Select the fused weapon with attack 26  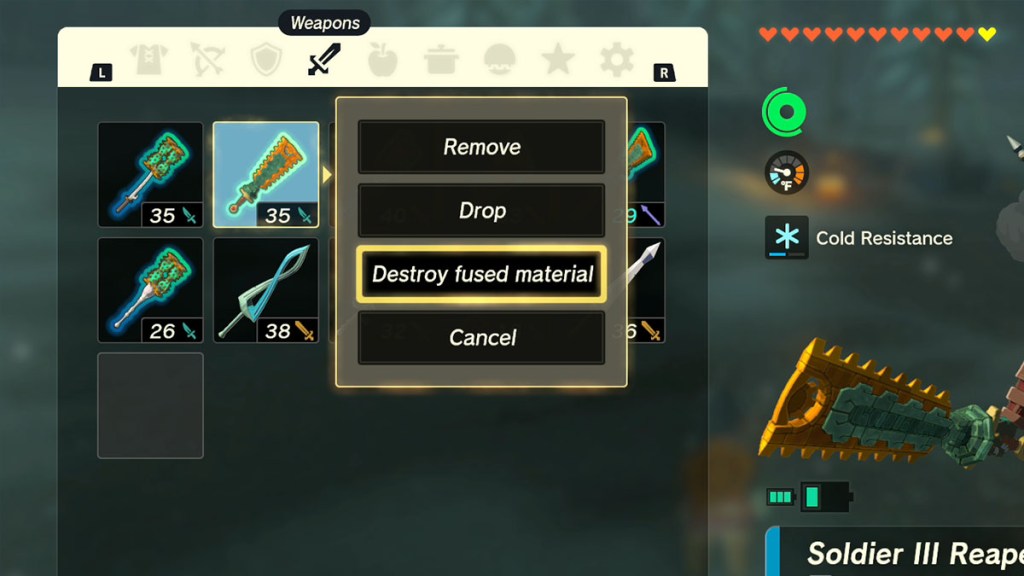[x=150, y=290]
